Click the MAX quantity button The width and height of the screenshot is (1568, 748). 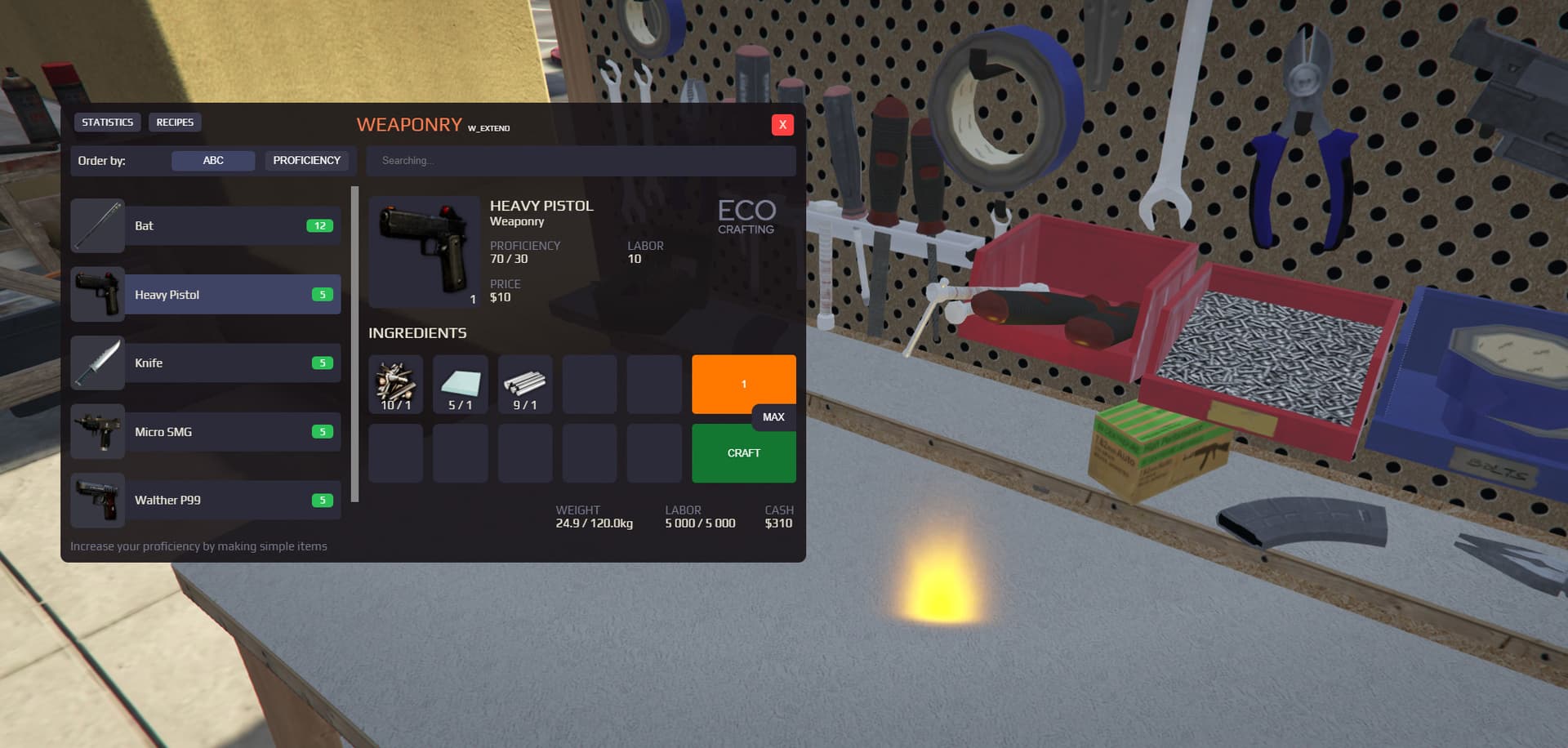tap(773, 417)
